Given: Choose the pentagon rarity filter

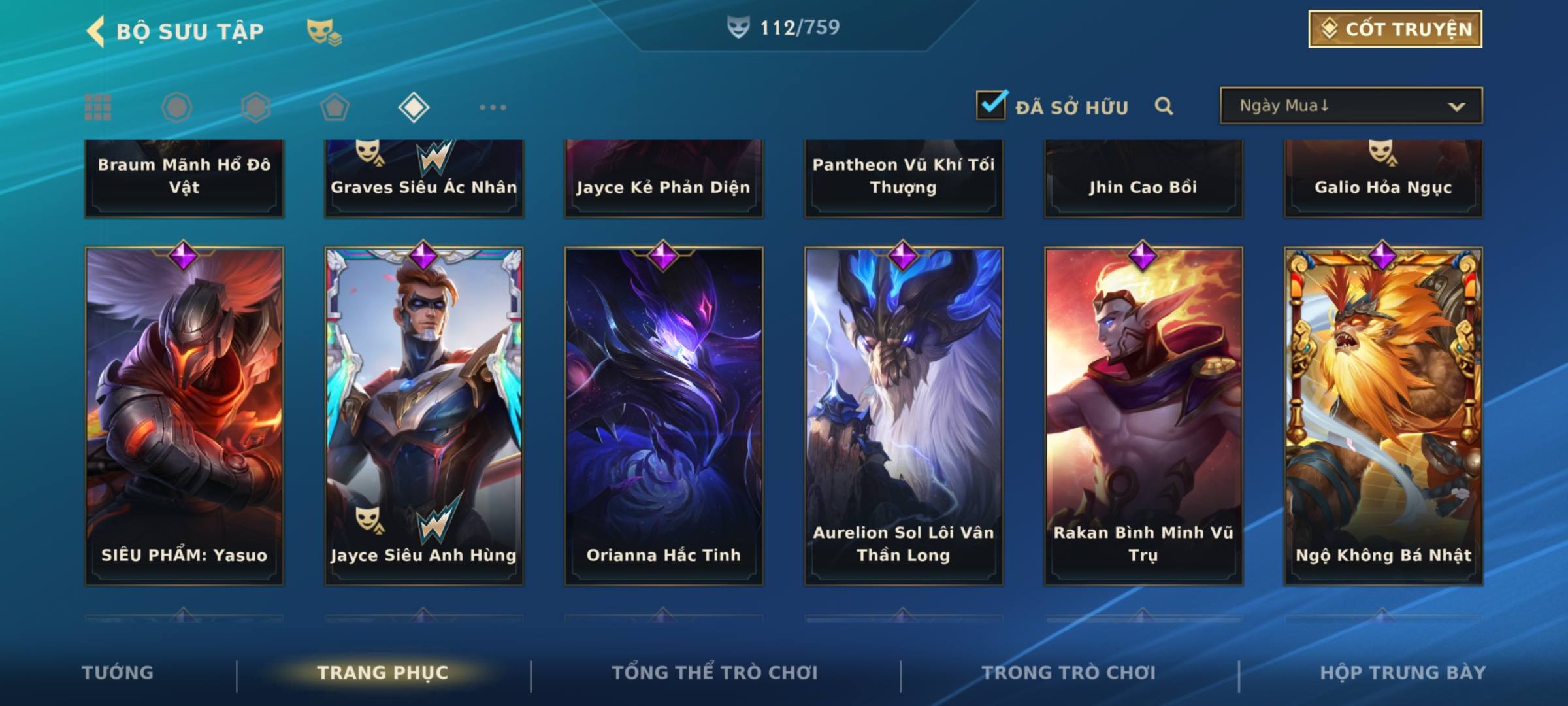Looking at the screenshot, I should (335, 107).
